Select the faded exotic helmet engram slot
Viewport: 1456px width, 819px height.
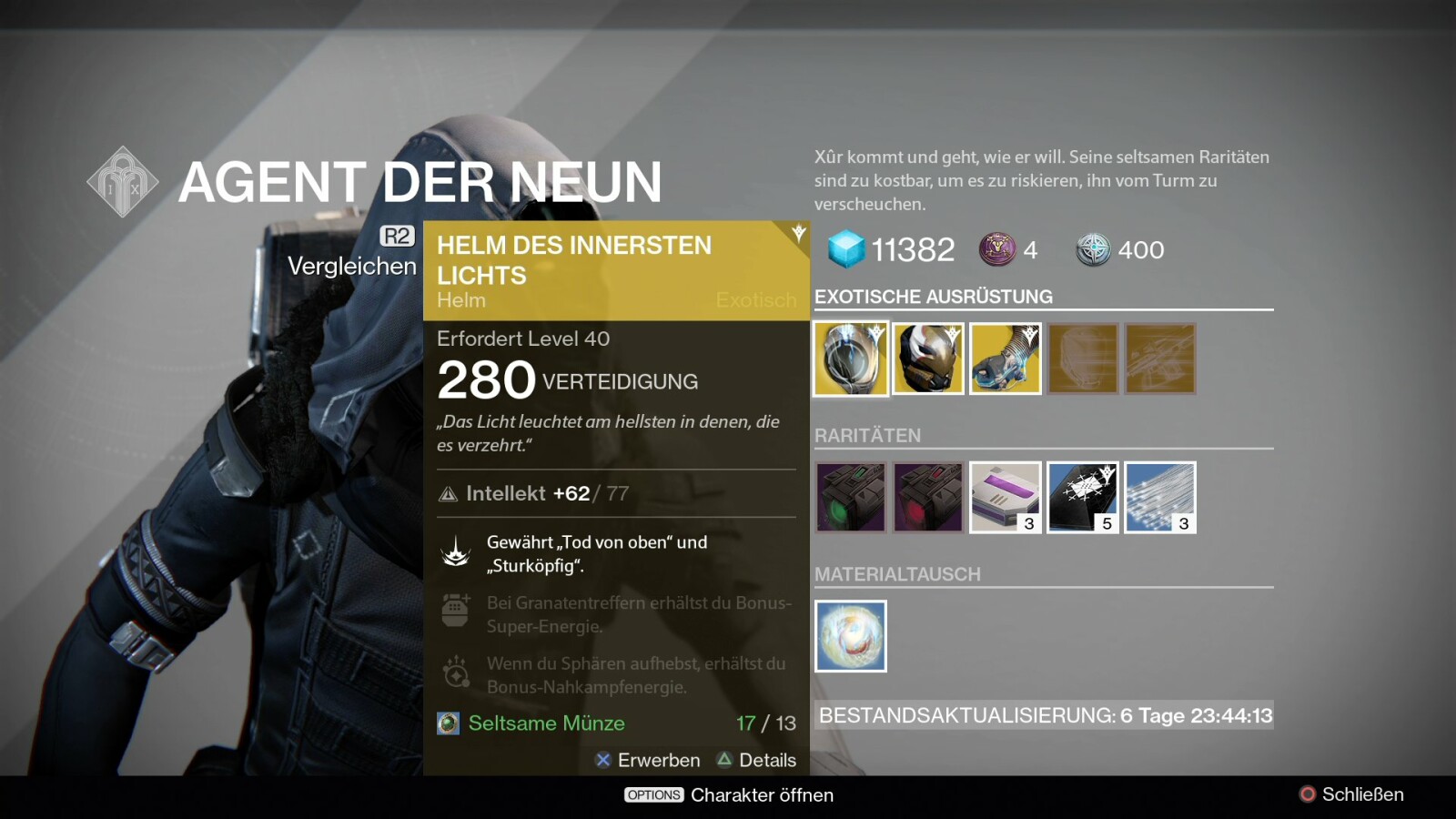pyautogui.click(x=1083, y=359)
